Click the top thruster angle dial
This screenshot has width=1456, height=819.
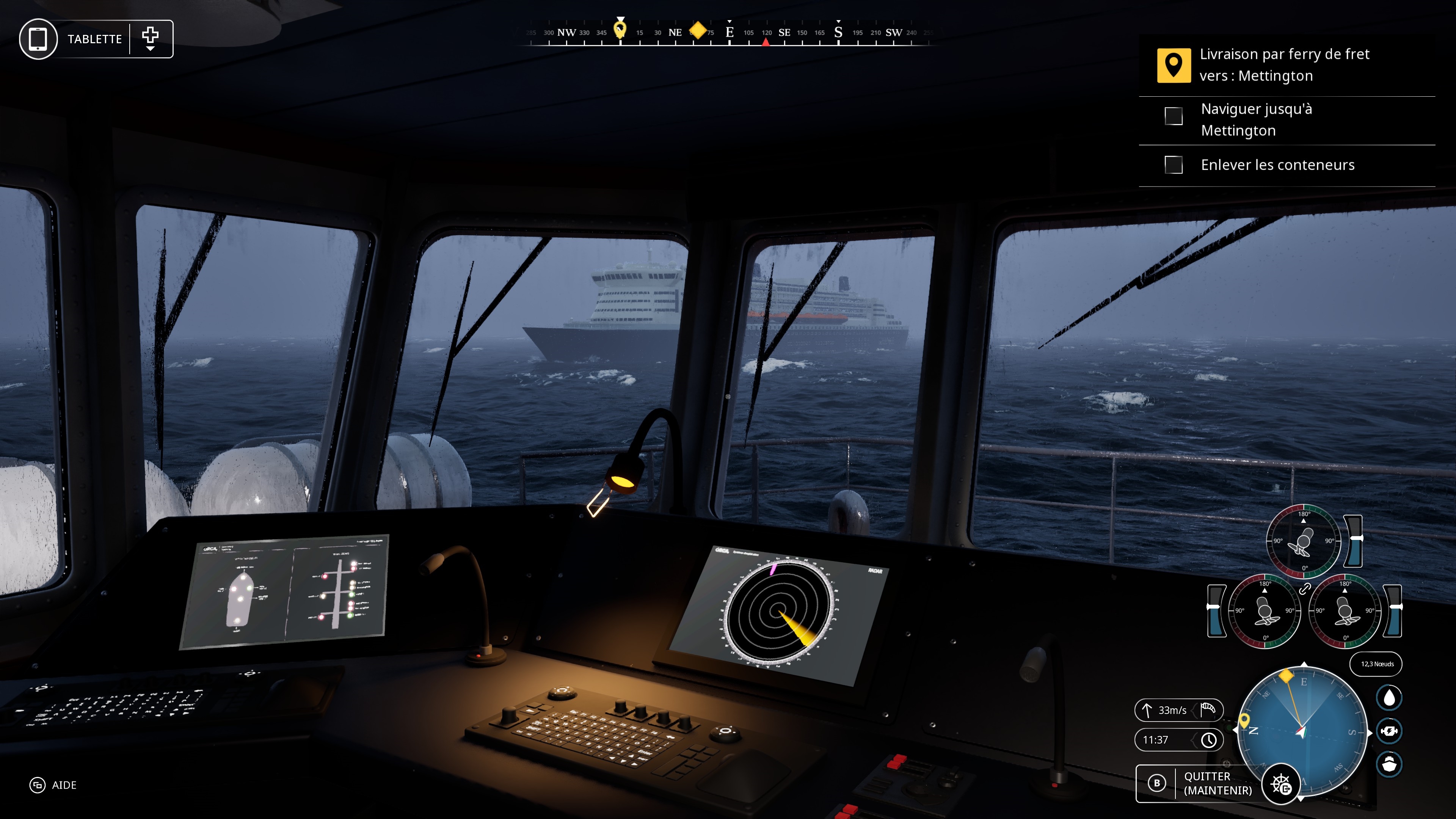1304,541
